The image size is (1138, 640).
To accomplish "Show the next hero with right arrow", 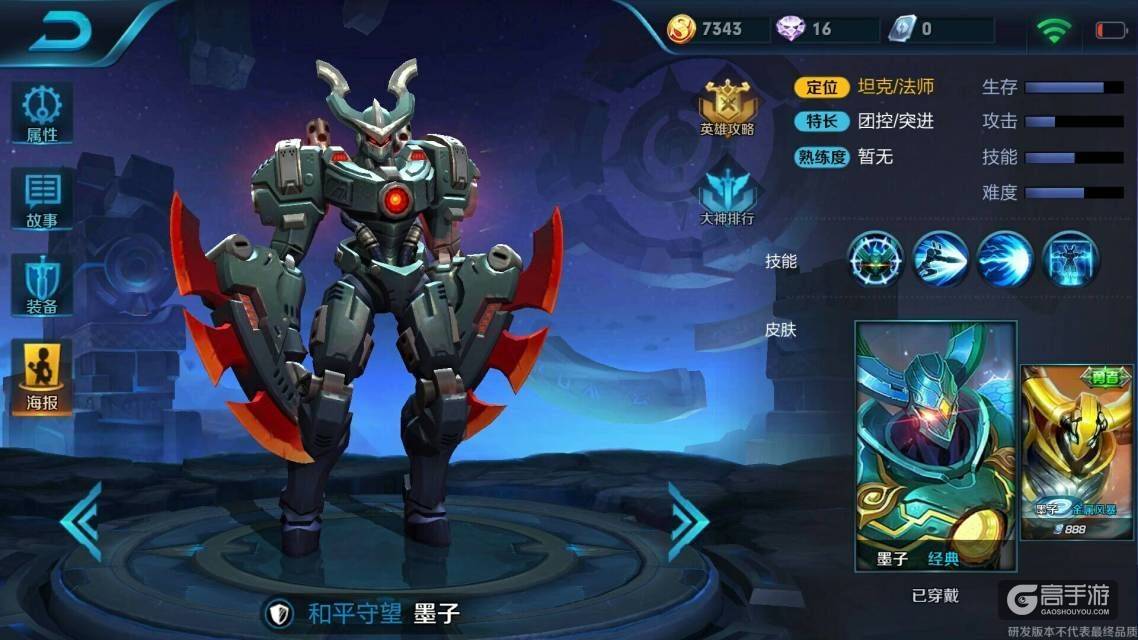I will coord(688,520).
